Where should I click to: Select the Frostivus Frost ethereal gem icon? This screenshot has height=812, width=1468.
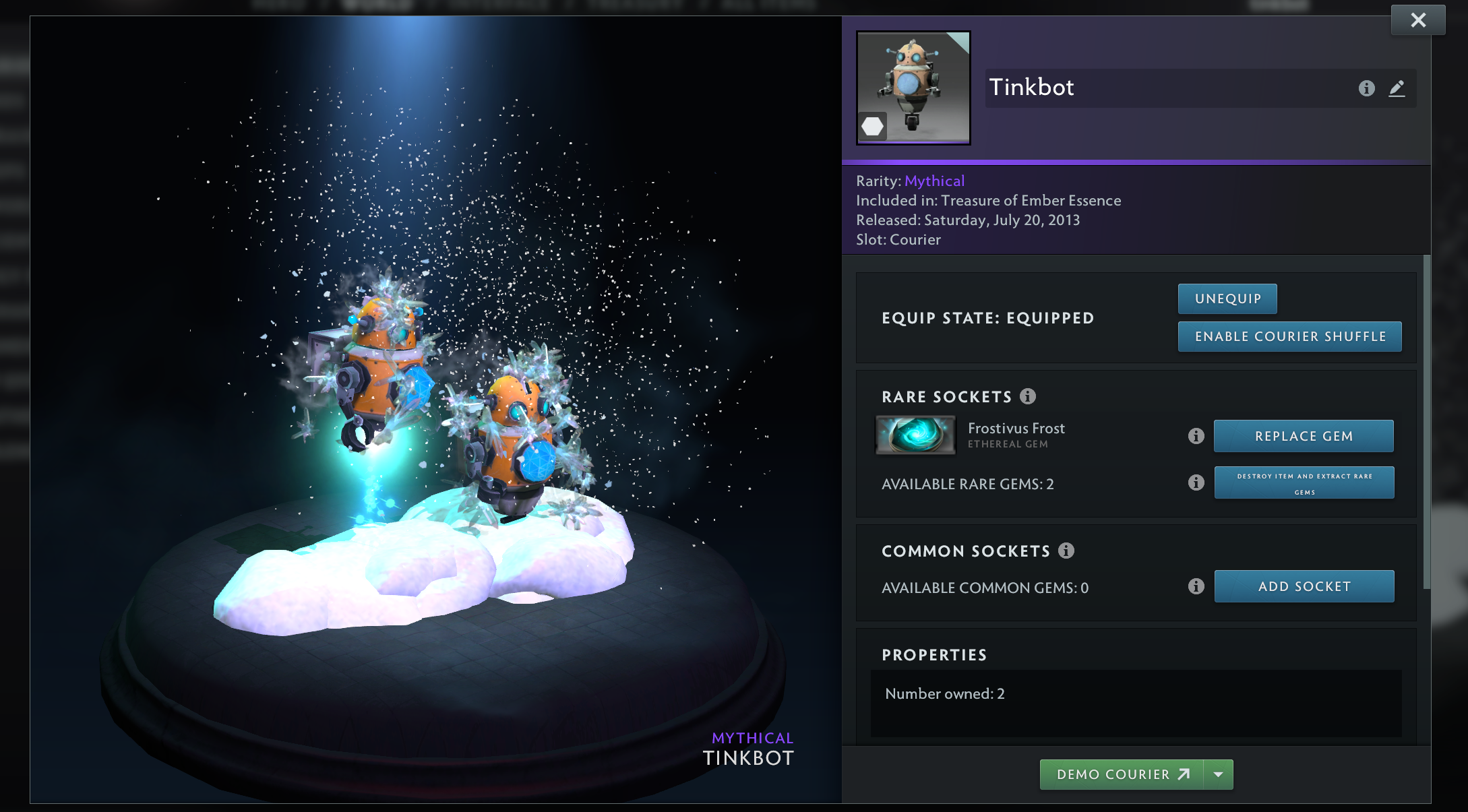(x=915, y=435)
